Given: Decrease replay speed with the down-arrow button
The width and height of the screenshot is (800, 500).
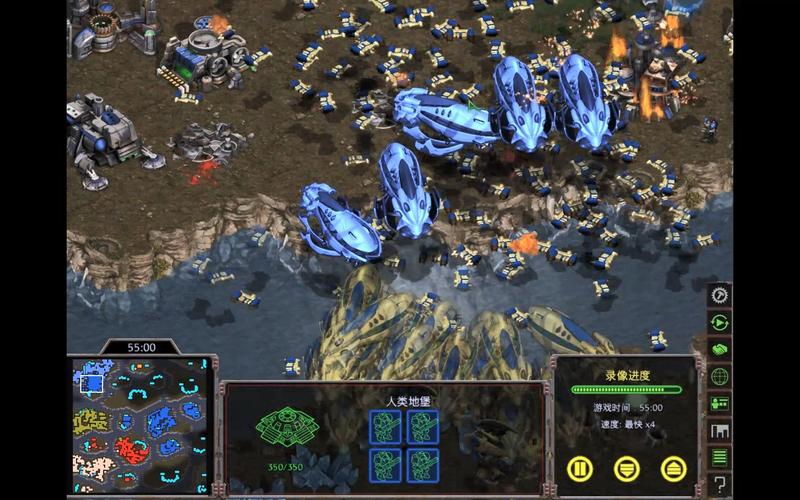Looking at the screenshot, I should (x=627, y=467).
